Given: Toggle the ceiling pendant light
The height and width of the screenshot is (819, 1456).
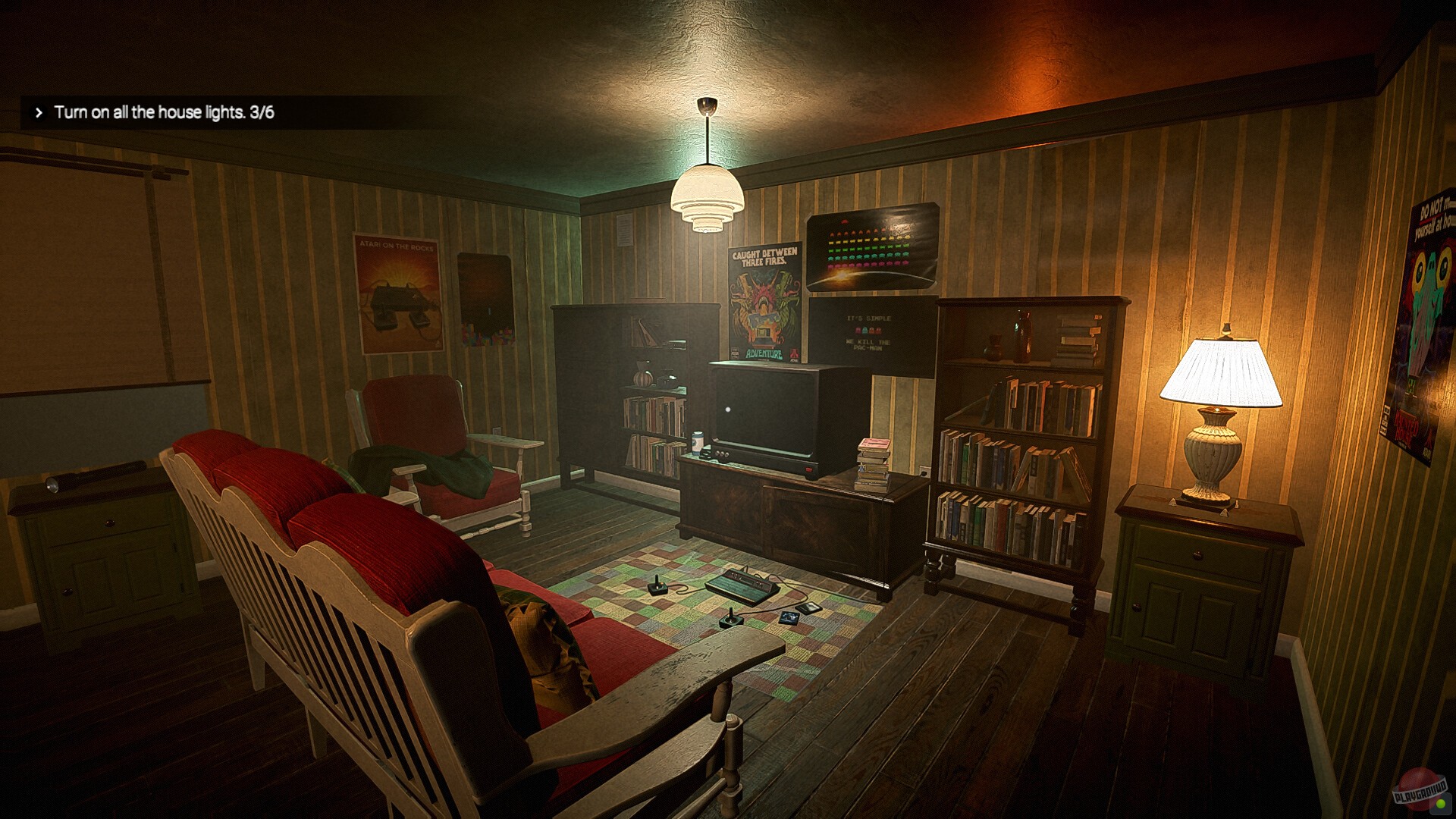Looking at the screenshot, I should point(705,199).
